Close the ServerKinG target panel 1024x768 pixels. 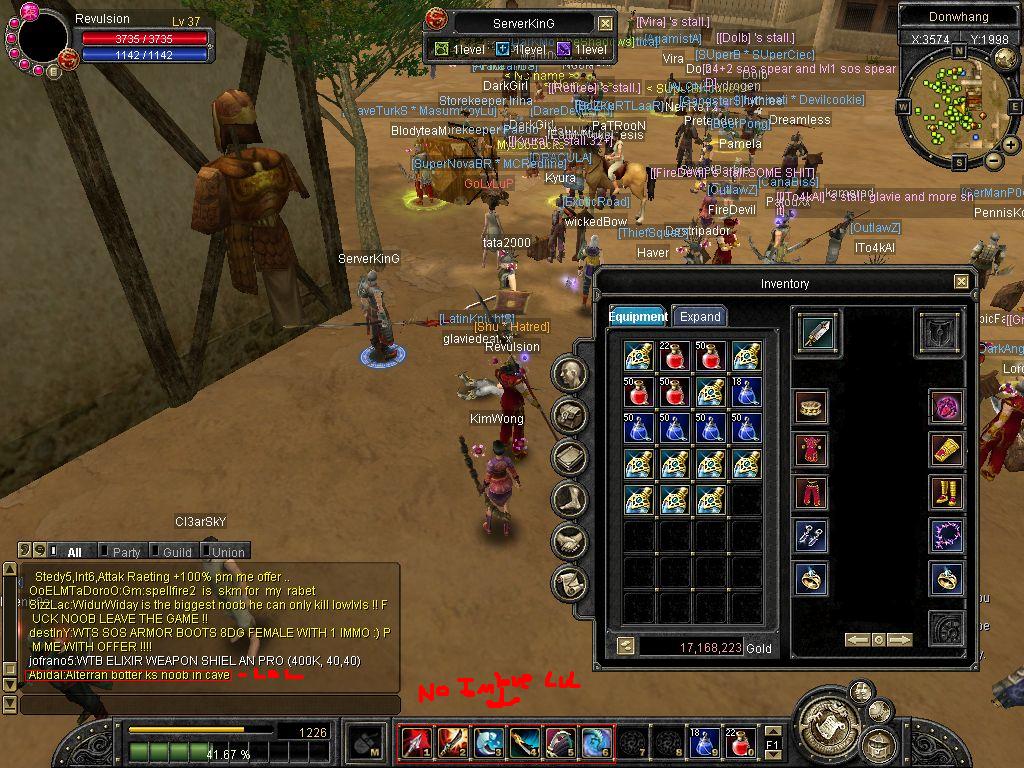pyautogui.click(x=606, y=23)
